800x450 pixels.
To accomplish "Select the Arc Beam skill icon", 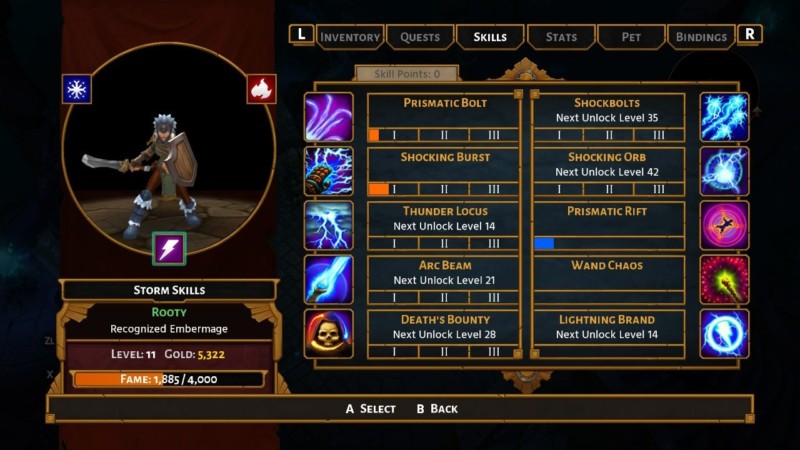I will 329,279.
